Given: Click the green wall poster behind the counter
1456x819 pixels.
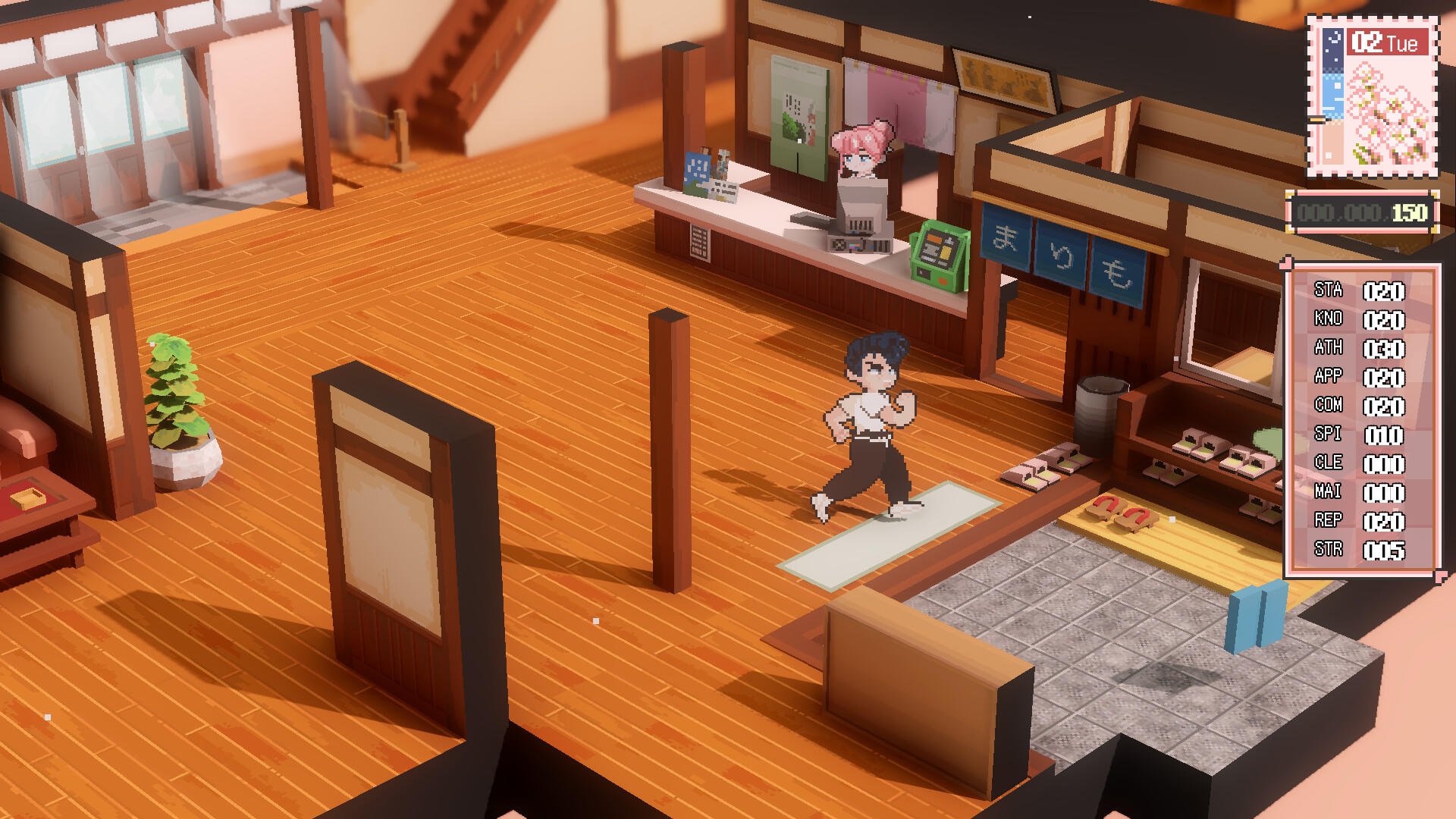Looking at the screenshot, I should 800,114.
